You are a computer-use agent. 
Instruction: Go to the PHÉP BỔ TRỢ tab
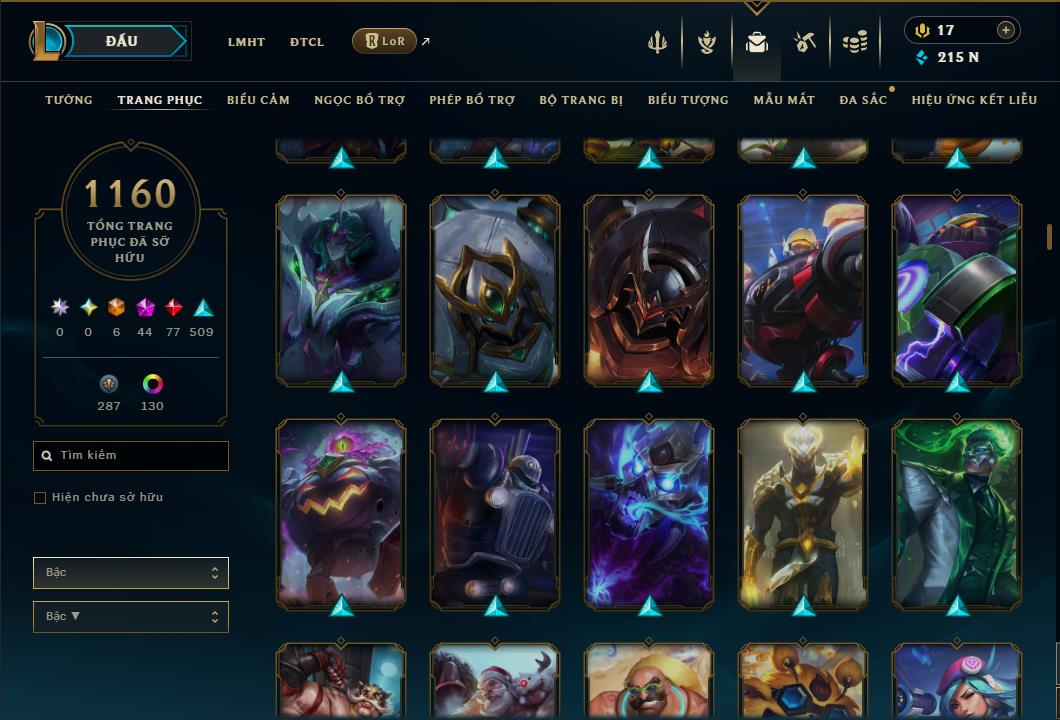[x=472, y=100]
